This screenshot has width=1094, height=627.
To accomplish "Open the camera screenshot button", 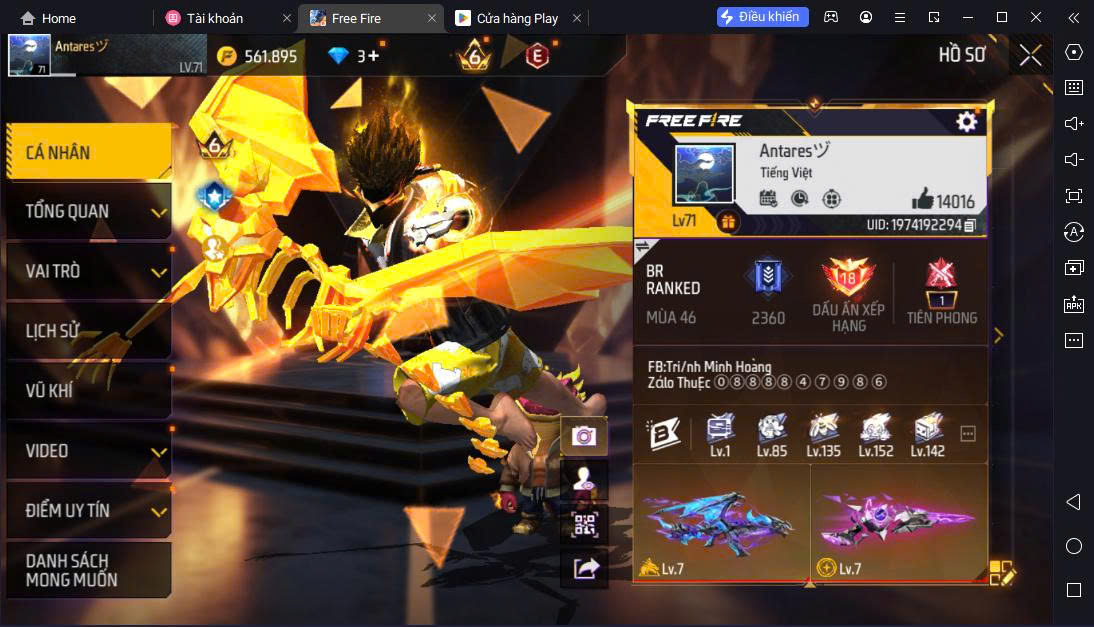I will pos(584,436).
